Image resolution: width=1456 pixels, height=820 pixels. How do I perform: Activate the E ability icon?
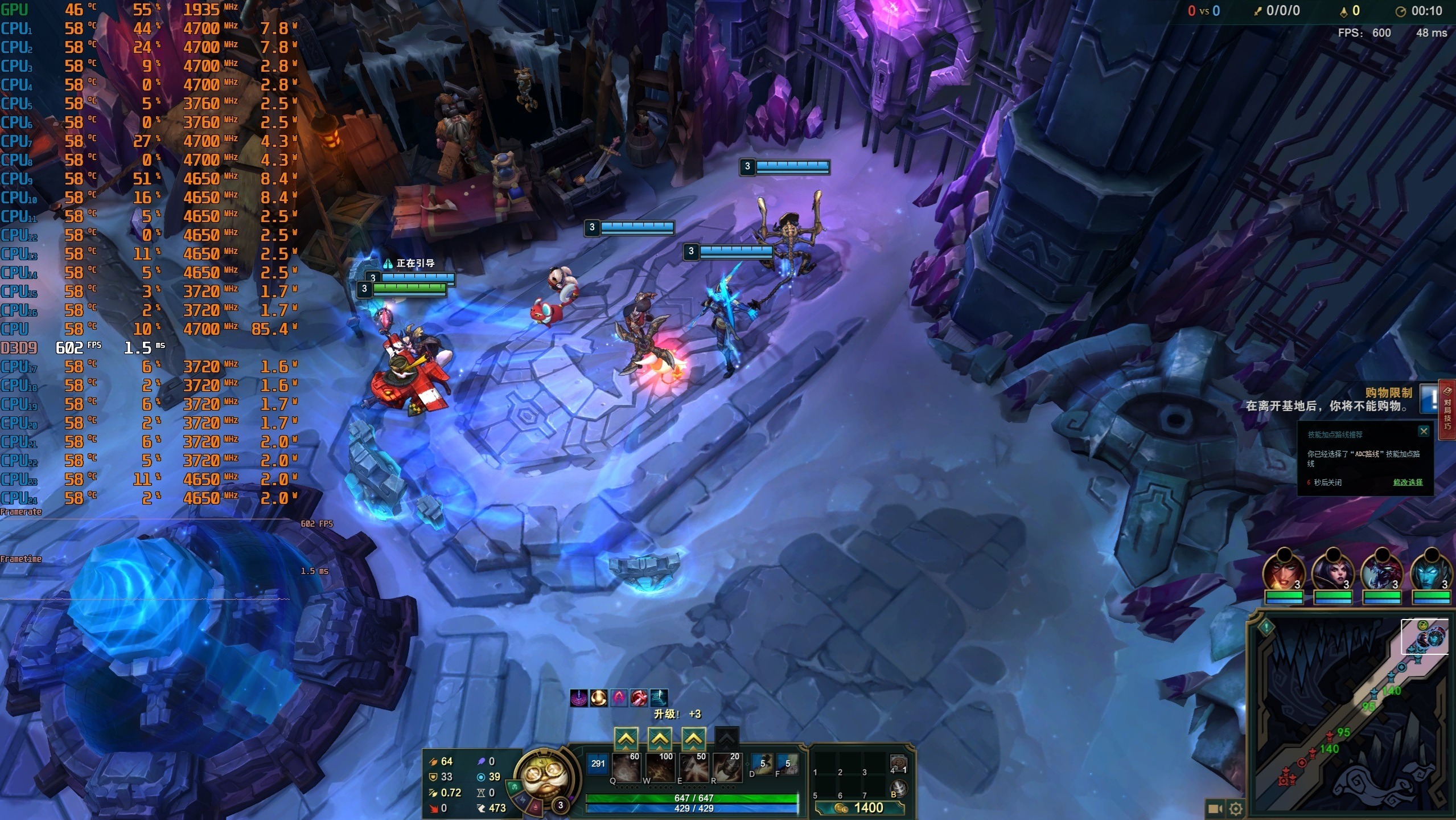(693, 768)
